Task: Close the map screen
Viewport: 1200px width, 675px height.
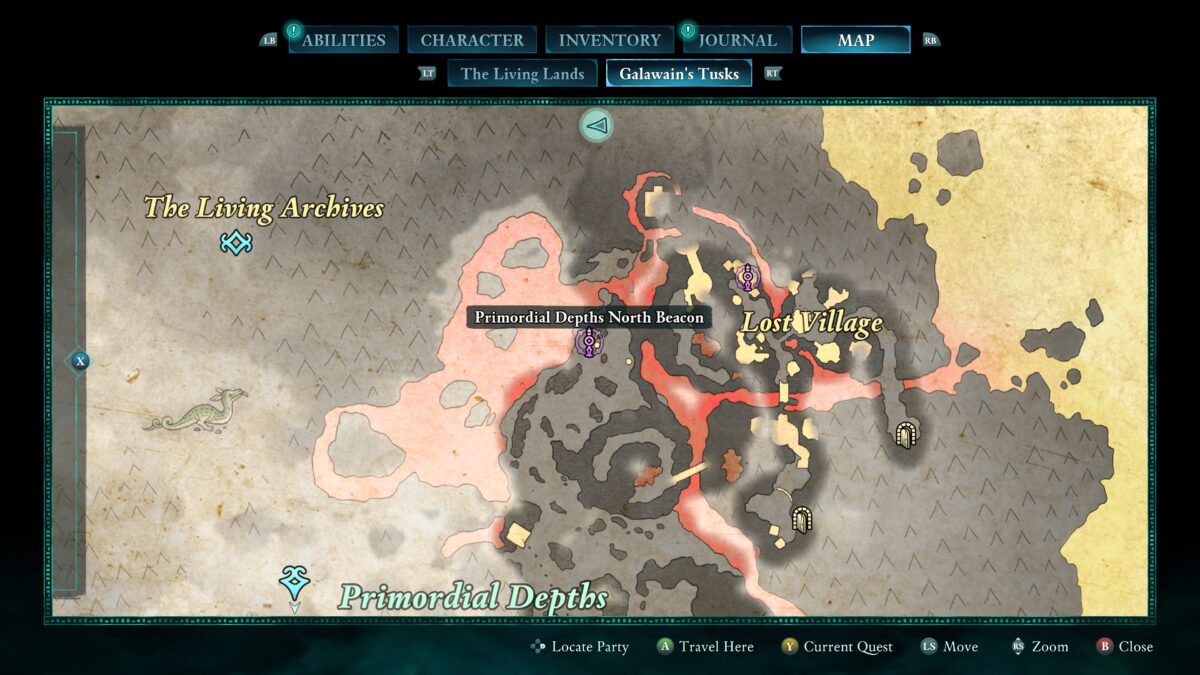Action: (x=1125, y=647)
